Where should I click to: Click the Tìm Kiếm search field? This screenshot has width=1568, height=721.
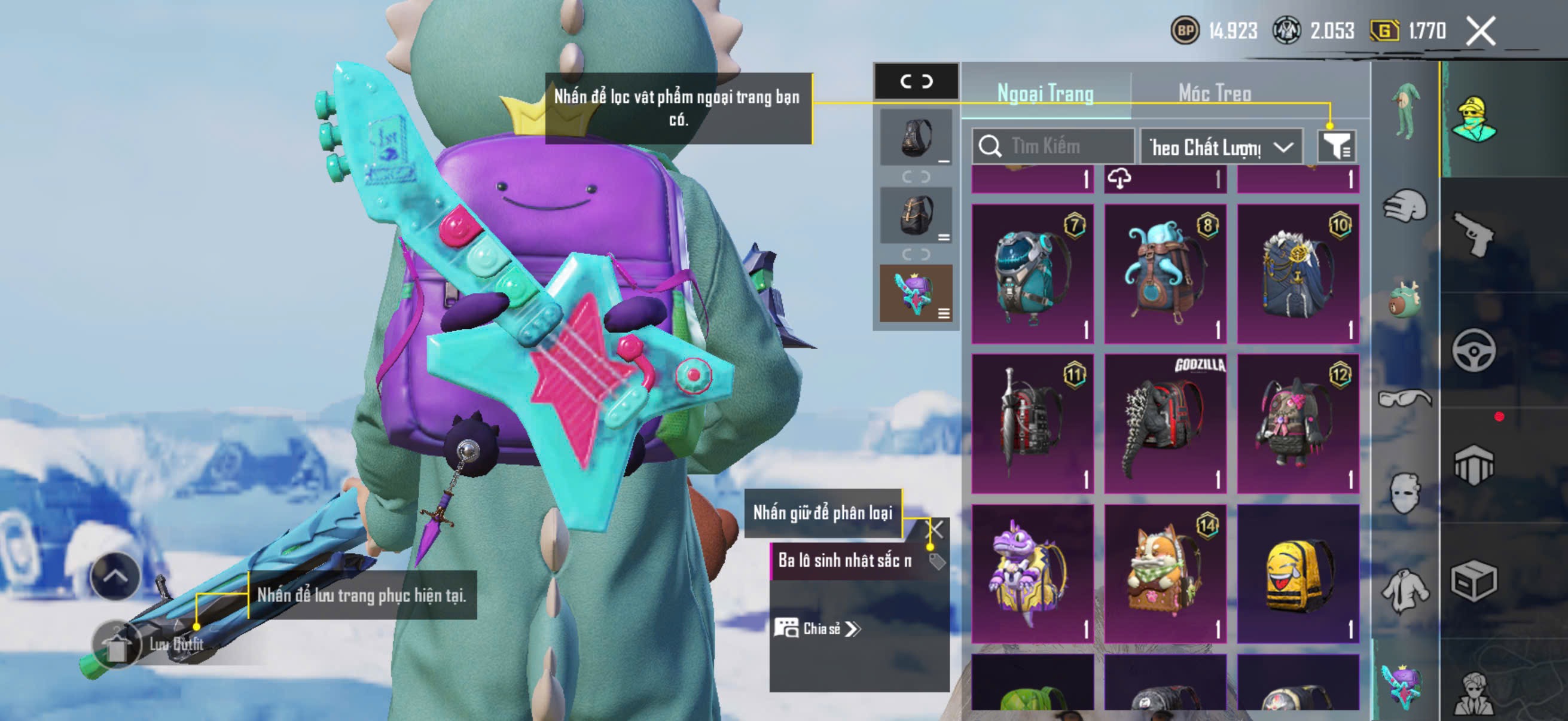(x=1053, y=146)
